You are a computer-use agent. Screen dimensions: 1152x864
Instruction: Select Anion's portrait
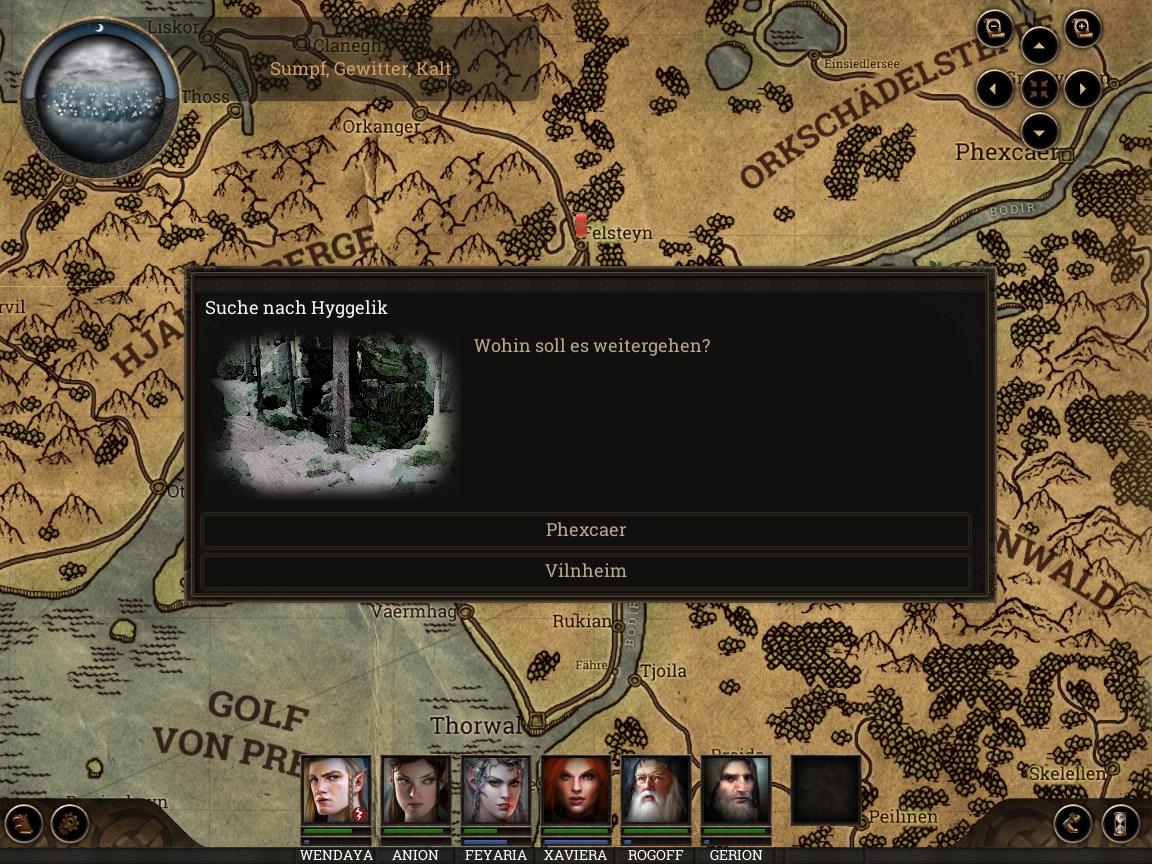point(416,790)
